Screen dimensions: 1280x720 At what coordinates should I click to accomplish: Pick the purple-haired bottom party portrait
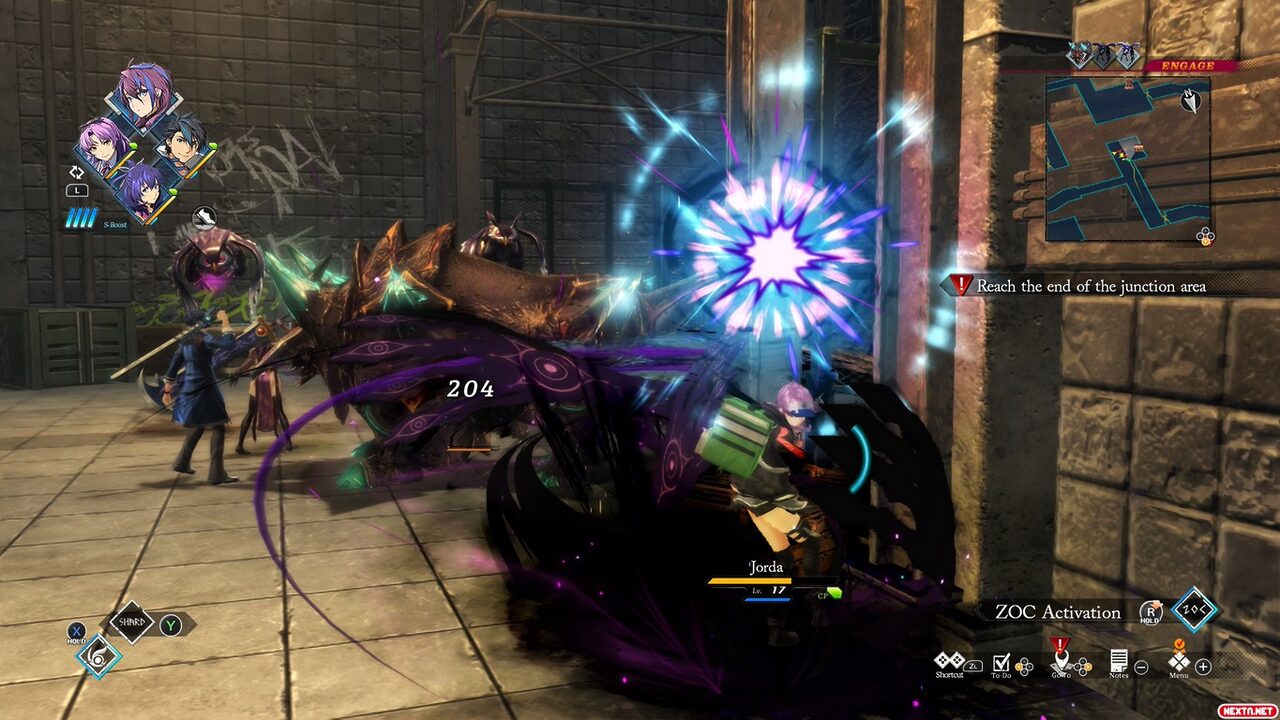pyautogui.click(x=143, y=192)
